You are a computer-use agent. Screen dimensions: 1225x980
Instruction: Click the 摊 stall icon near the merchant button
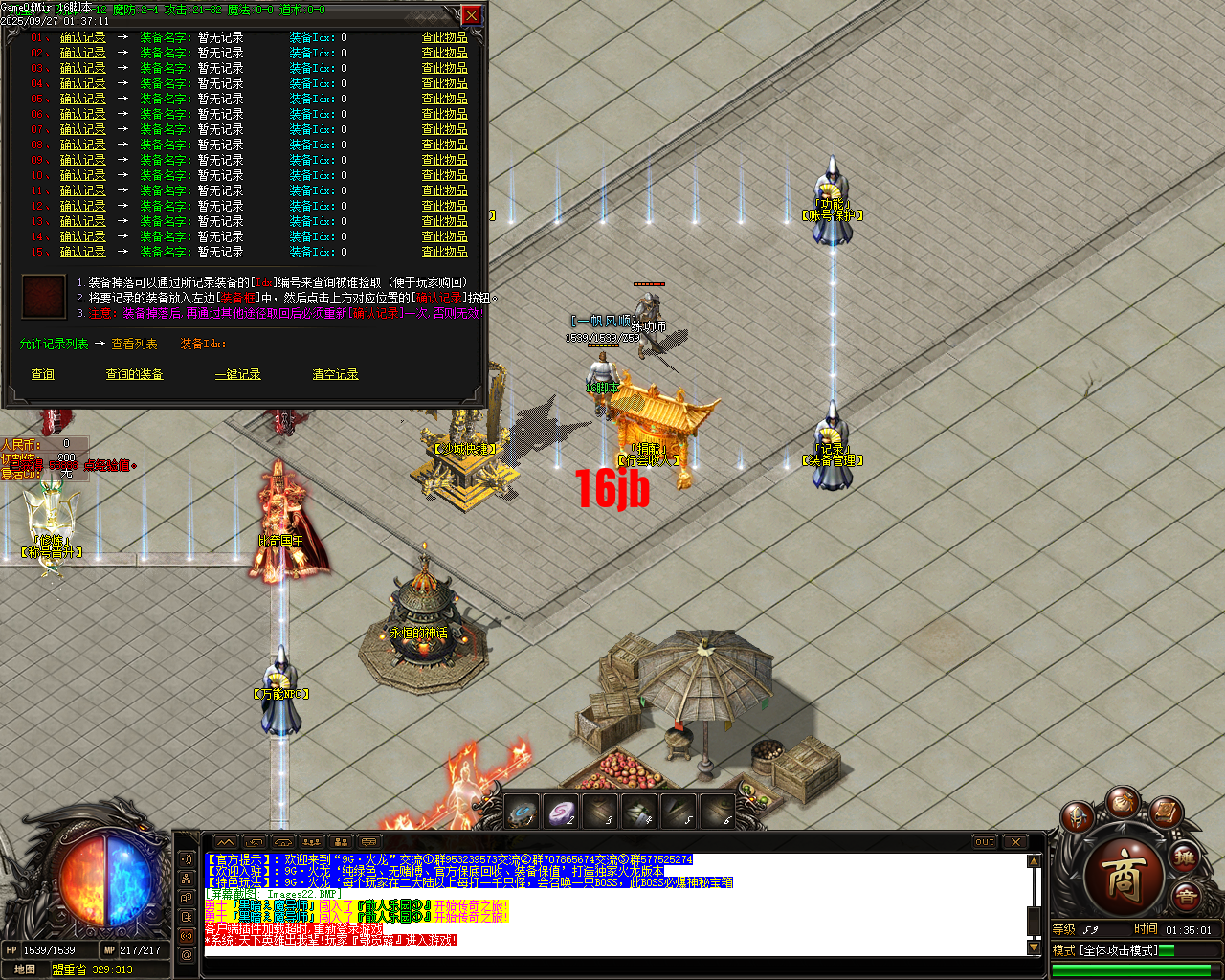click(x=1184, y=858)
